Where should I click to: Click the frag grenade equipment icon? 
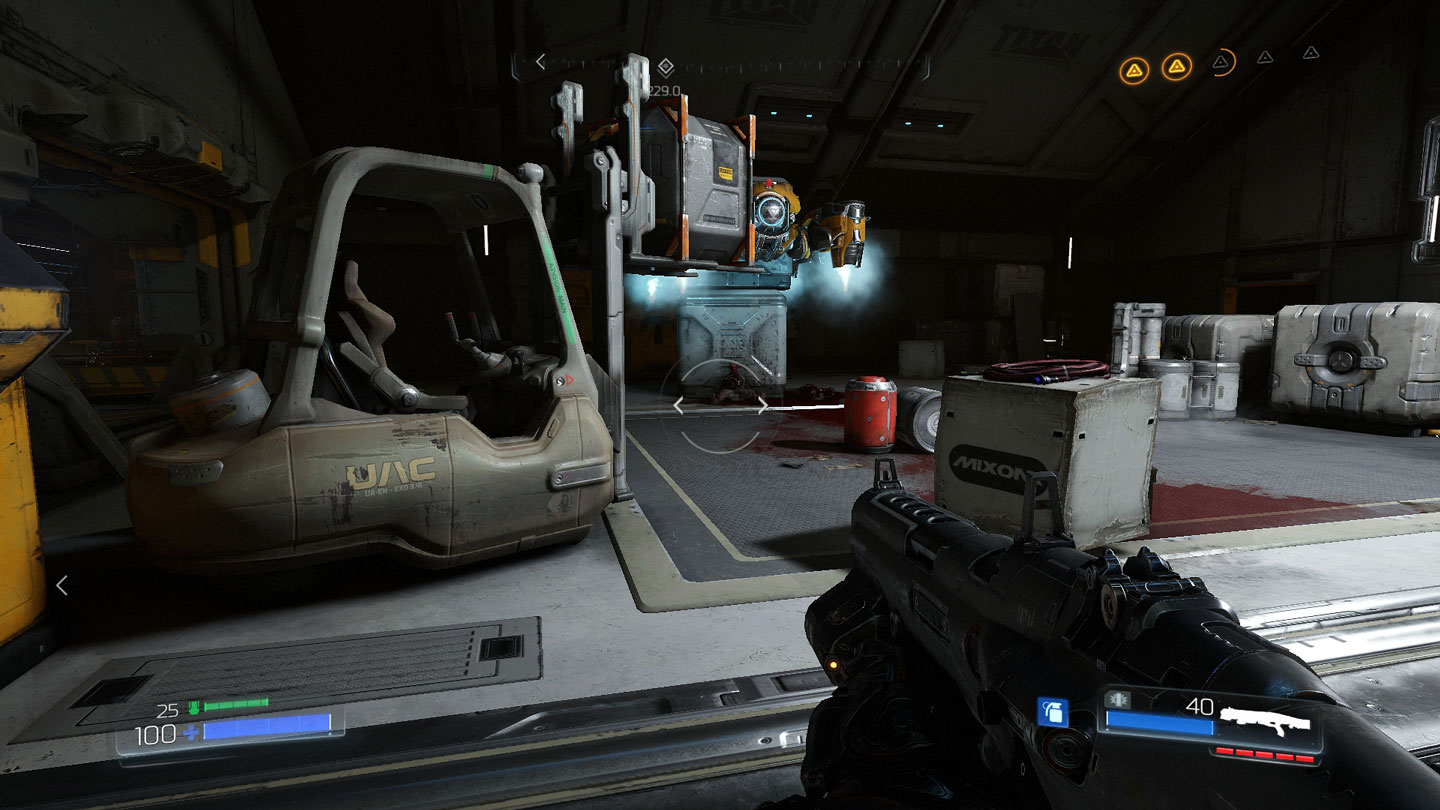click(1053, 712)
